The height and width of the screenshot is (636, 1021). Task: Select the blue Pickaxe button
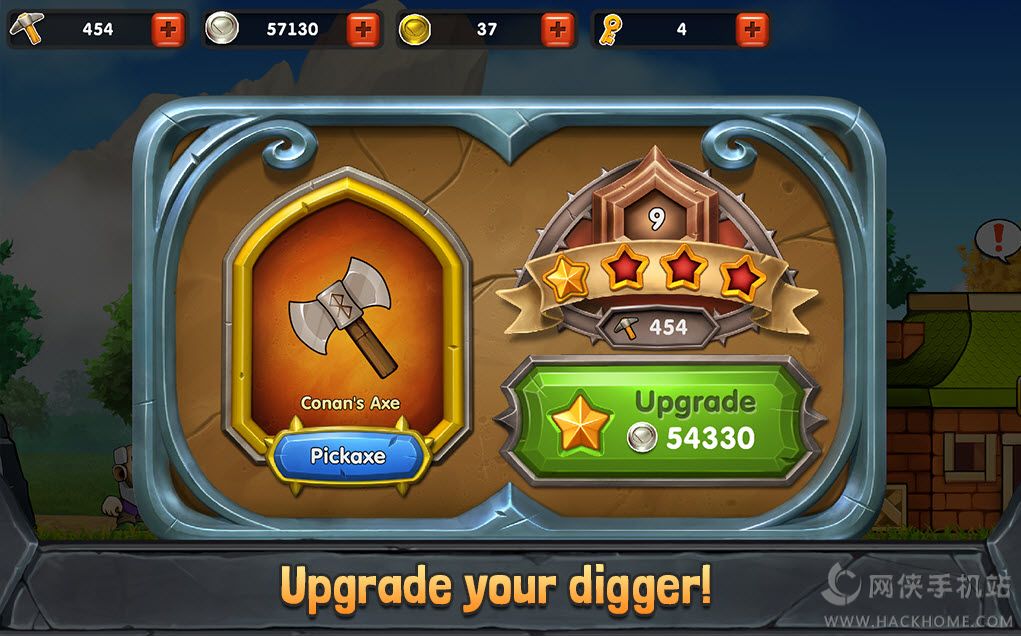click(348, 456)
